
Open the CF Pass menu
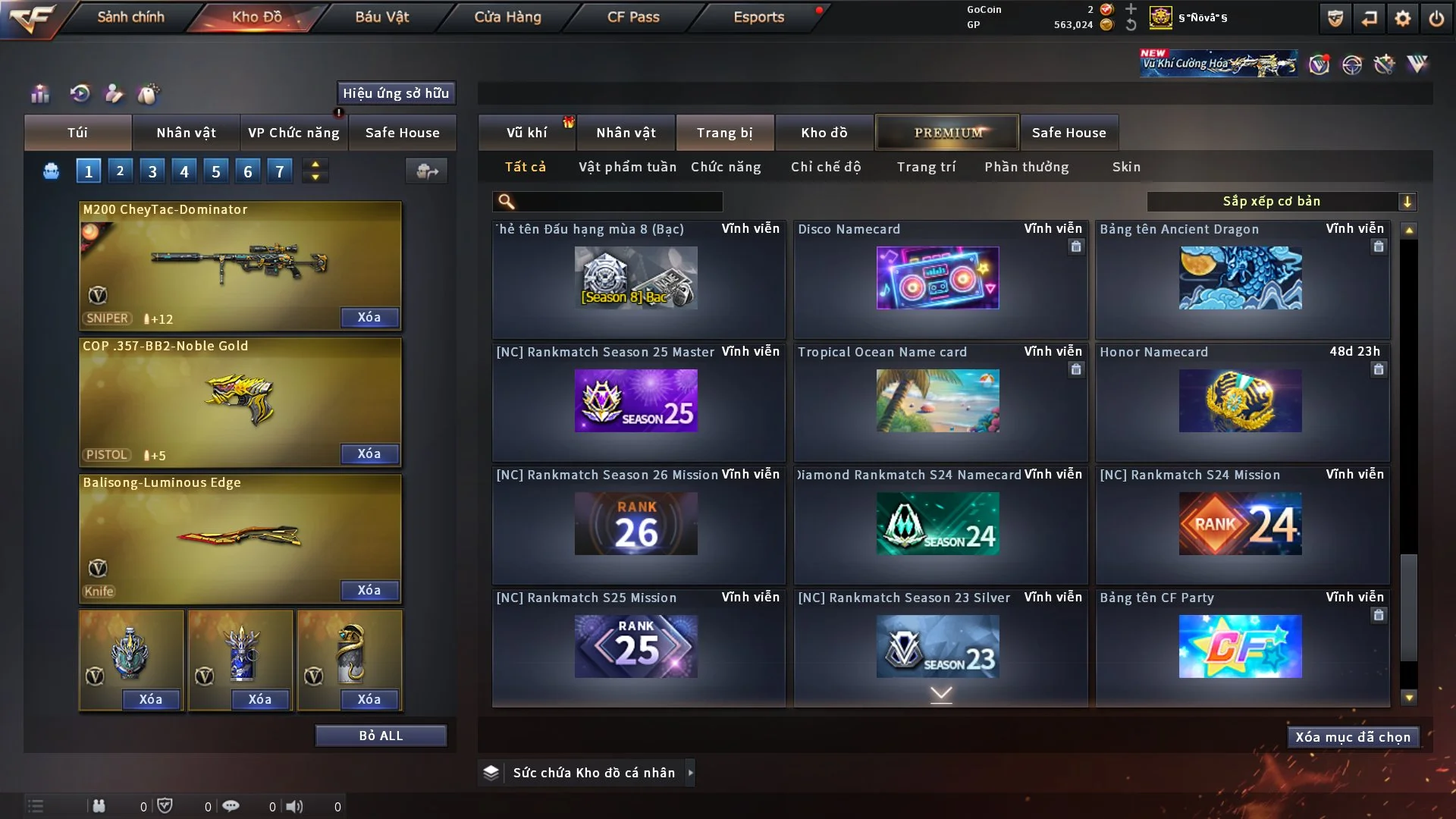[633, 17]
